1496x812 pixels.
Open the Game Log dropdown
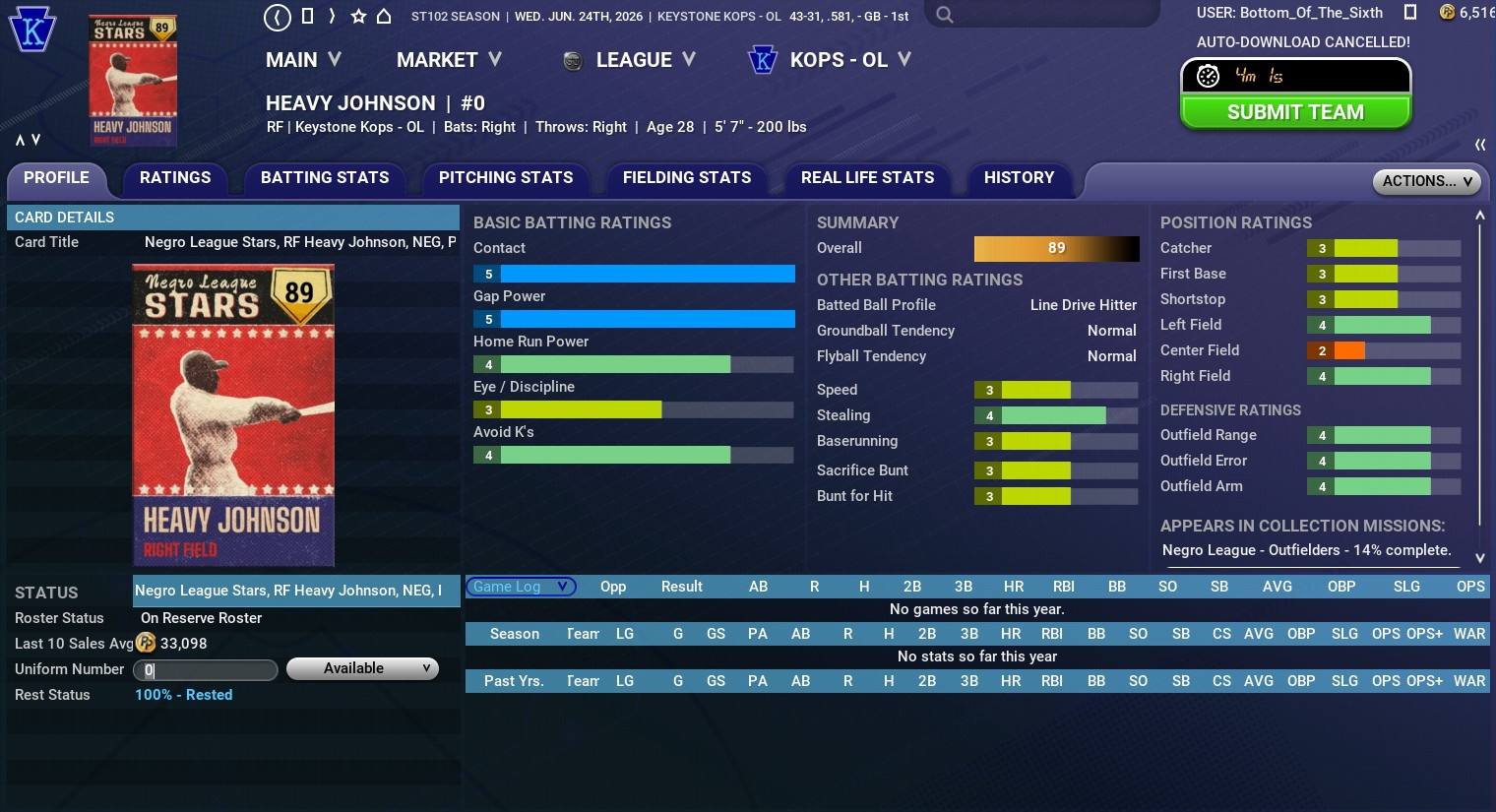coord(520,587)
